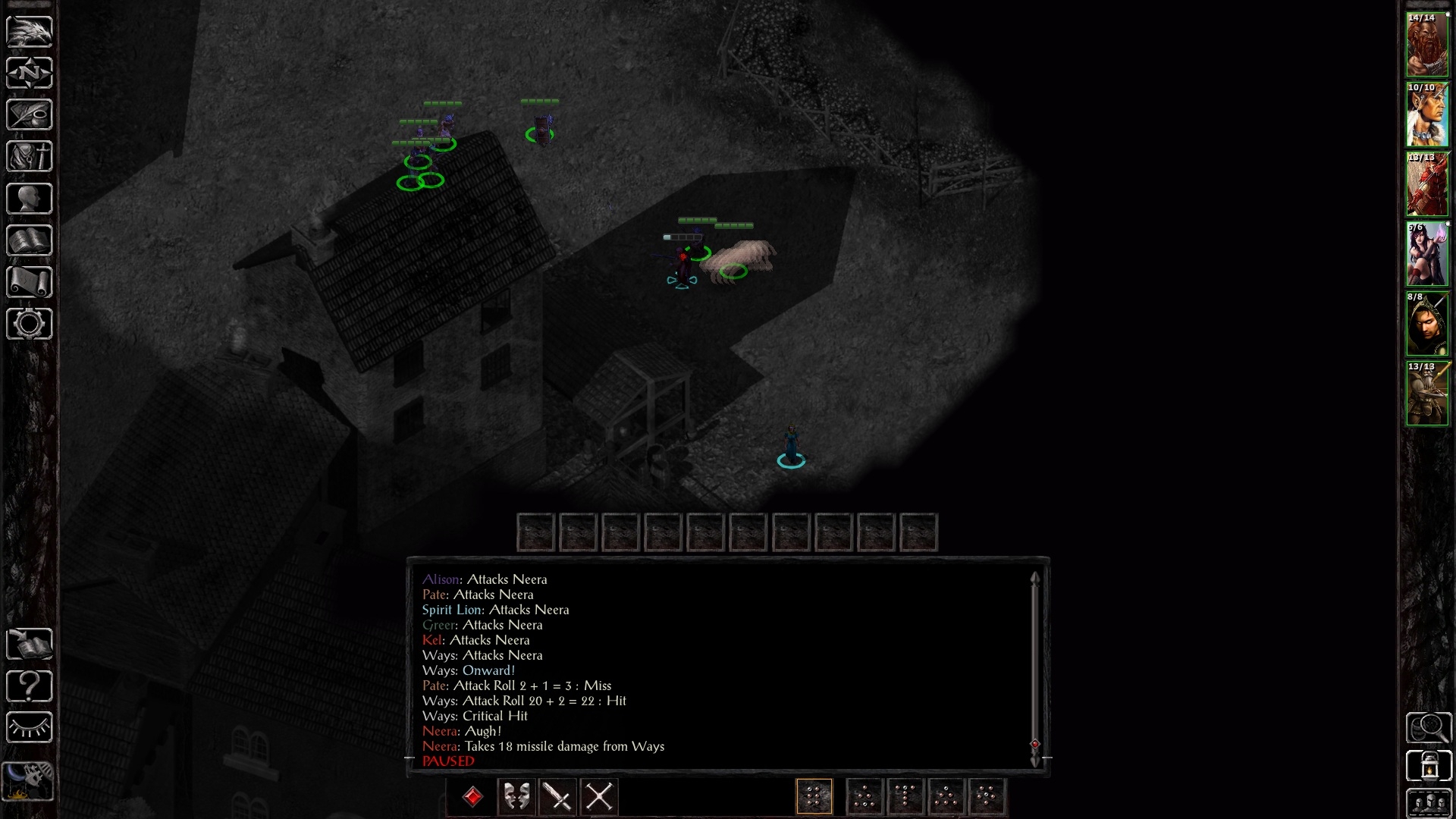Image resolution: width=1456 pixels, height=819 pixels.
Task: Toggle the lantern button
Action: (x=1429, y=766)
